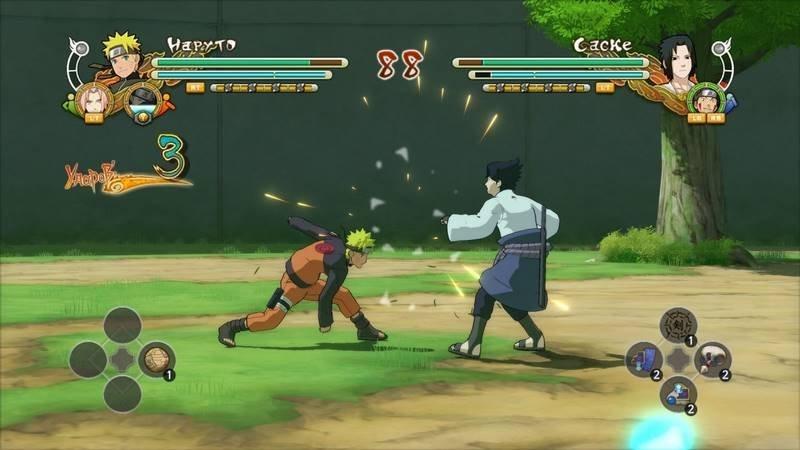Image resolution: width=800 pixels, height=450 pixels.
Task: Use the round ball item in the left item wheel
Action: pos(155,359)
